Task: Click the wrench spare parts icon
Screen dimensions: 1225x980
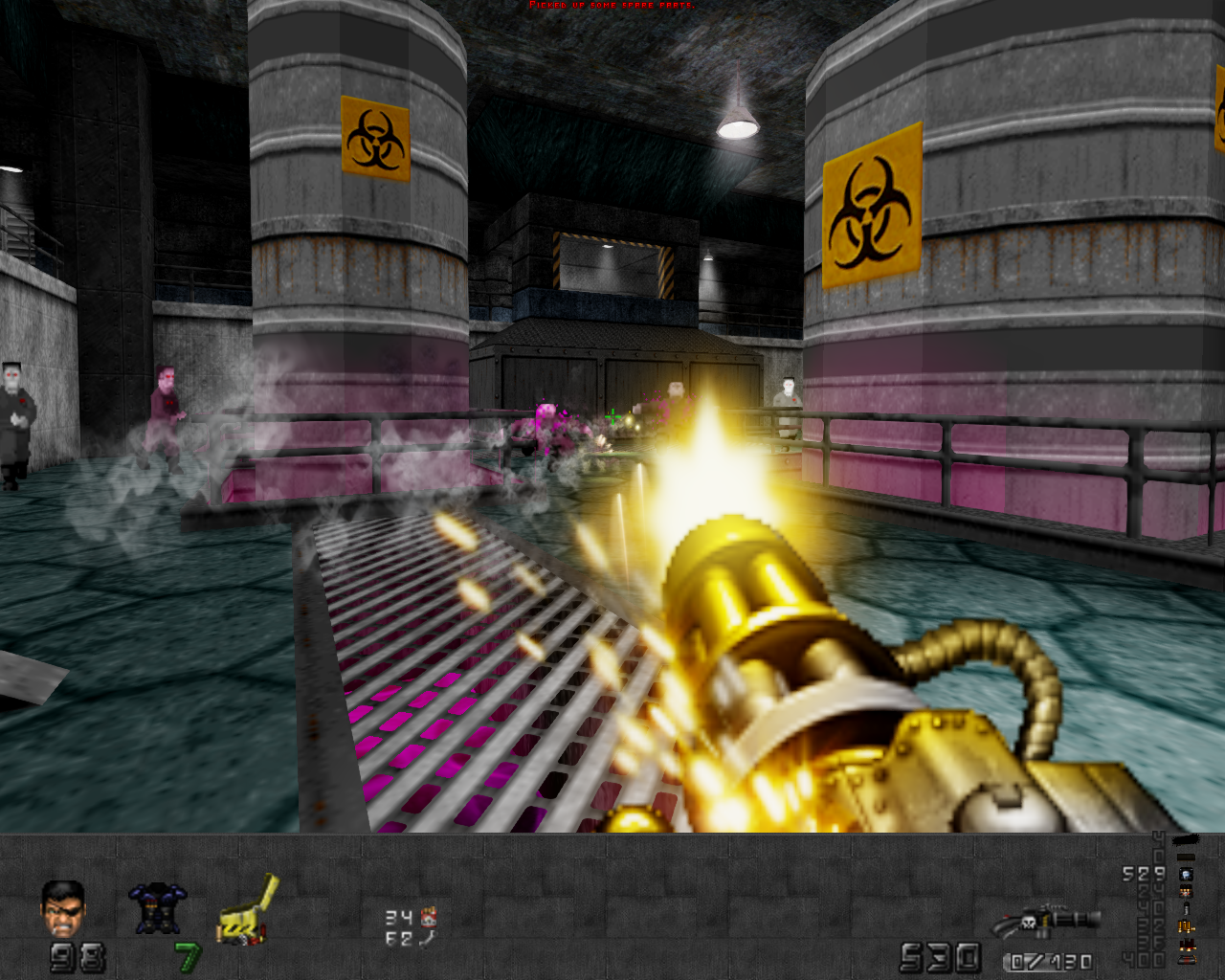Action: click(x=428, y=939)
